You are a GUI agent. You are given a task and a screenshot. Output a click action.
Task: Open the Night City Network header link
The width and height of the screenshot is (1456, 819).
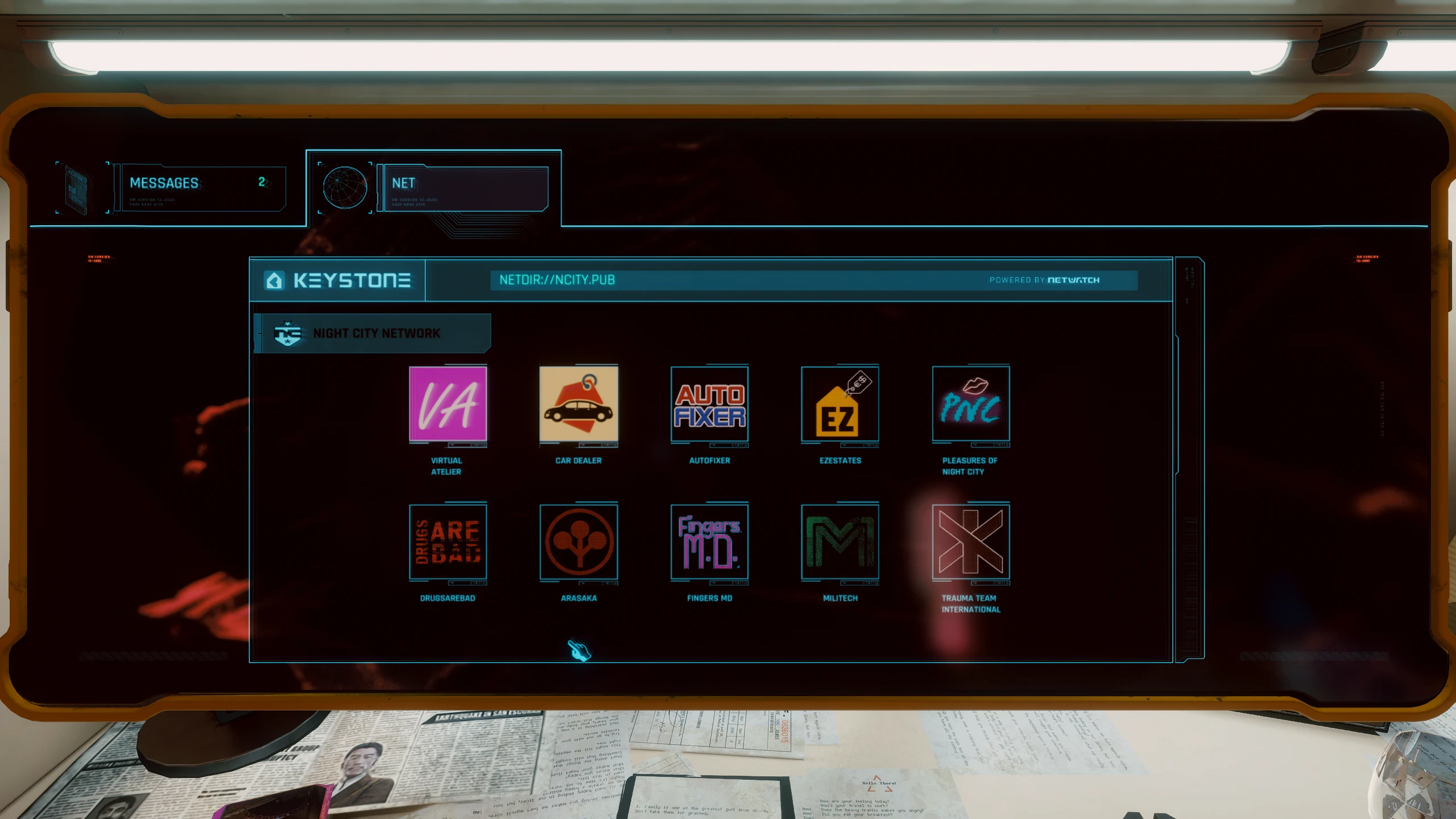pos(378,333)
